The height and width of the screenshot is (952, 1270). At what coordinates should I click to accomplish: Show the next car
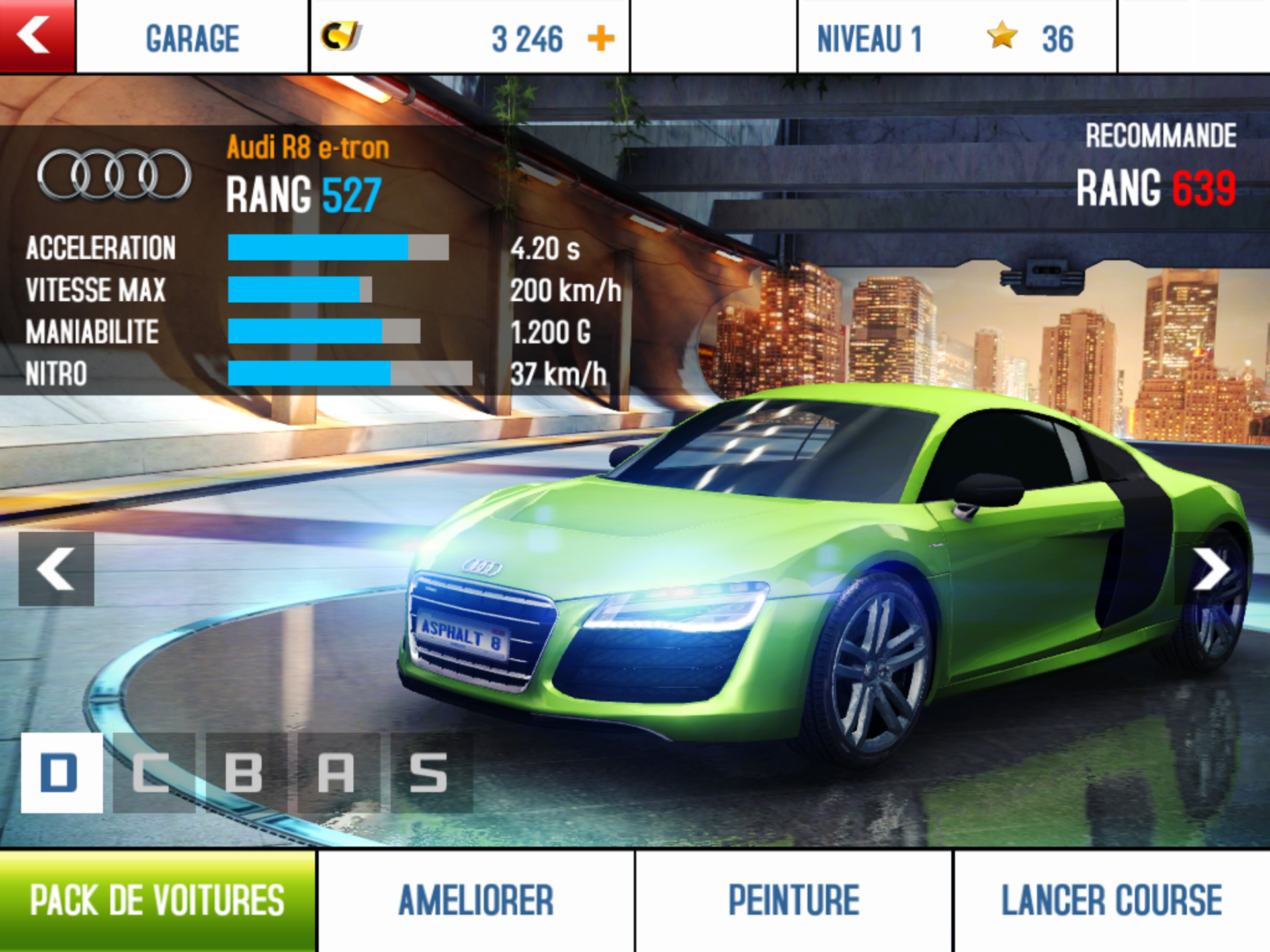[1212, 569]
